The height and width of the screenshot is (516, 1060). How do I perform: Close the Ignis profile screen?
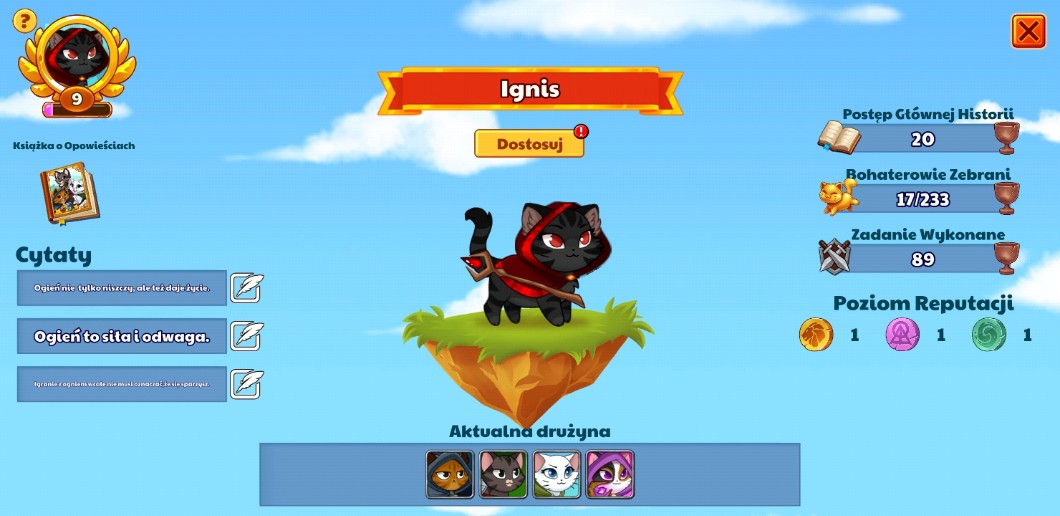[1028, 32]
